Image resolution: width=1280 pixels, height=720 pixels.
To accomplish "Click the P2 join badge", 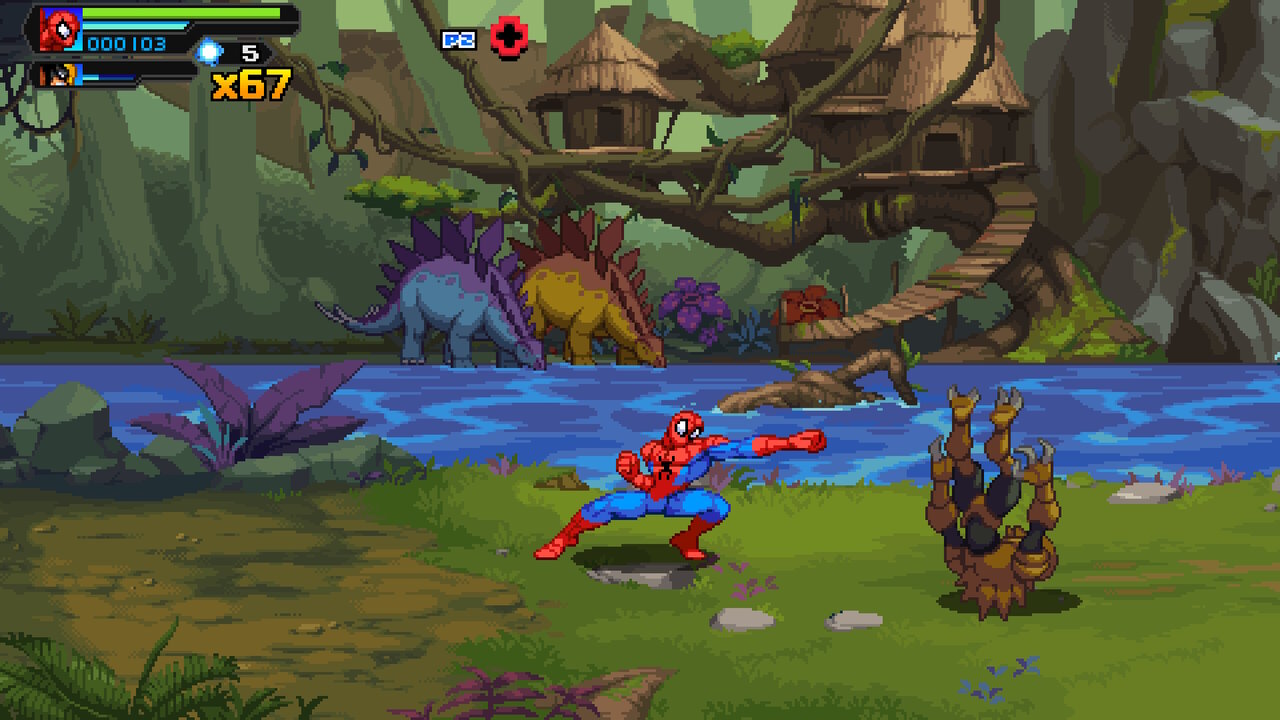I will tap(458, 40).
